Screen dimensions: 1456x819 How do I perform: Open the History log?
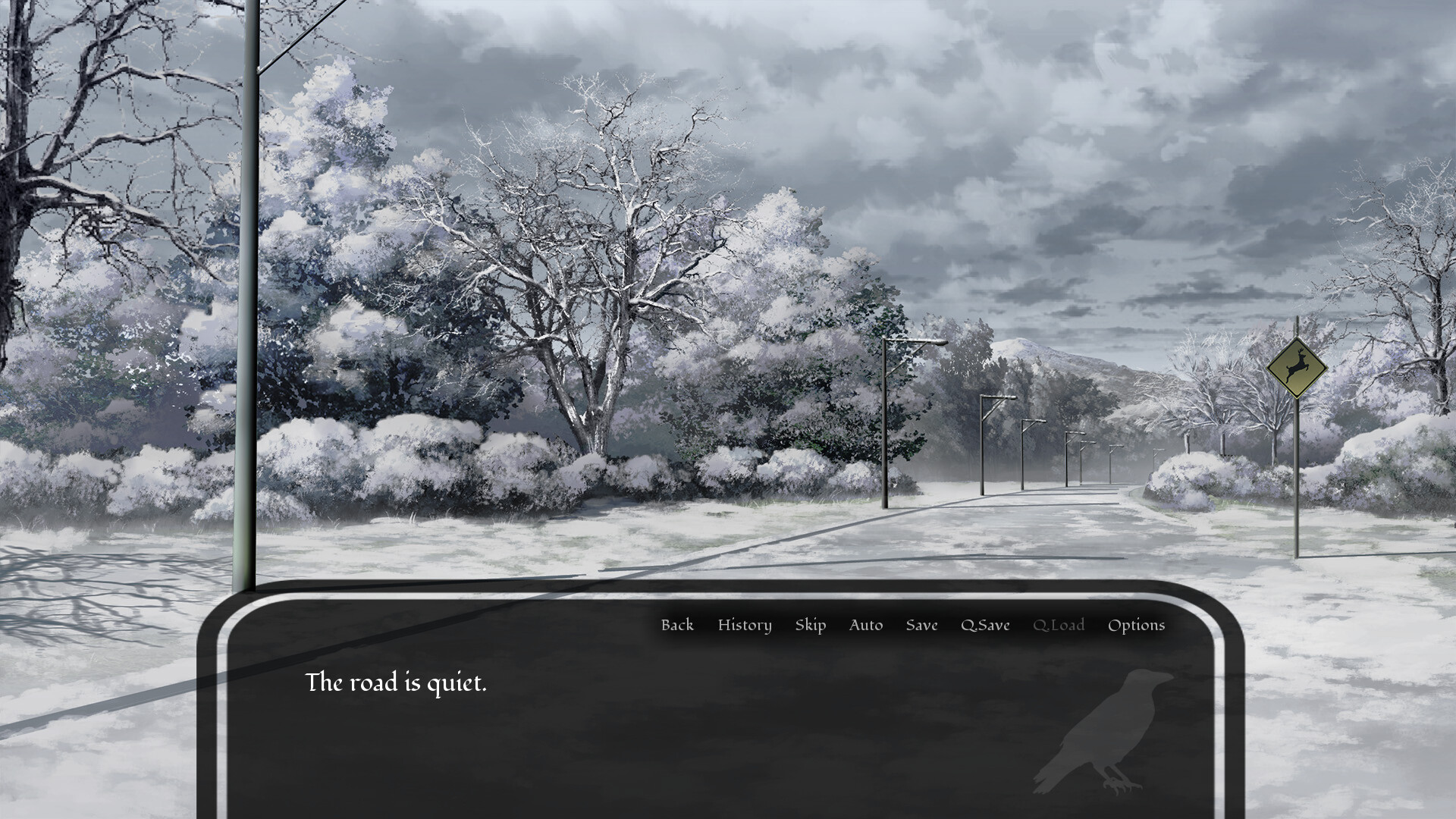tap(744, 625)
